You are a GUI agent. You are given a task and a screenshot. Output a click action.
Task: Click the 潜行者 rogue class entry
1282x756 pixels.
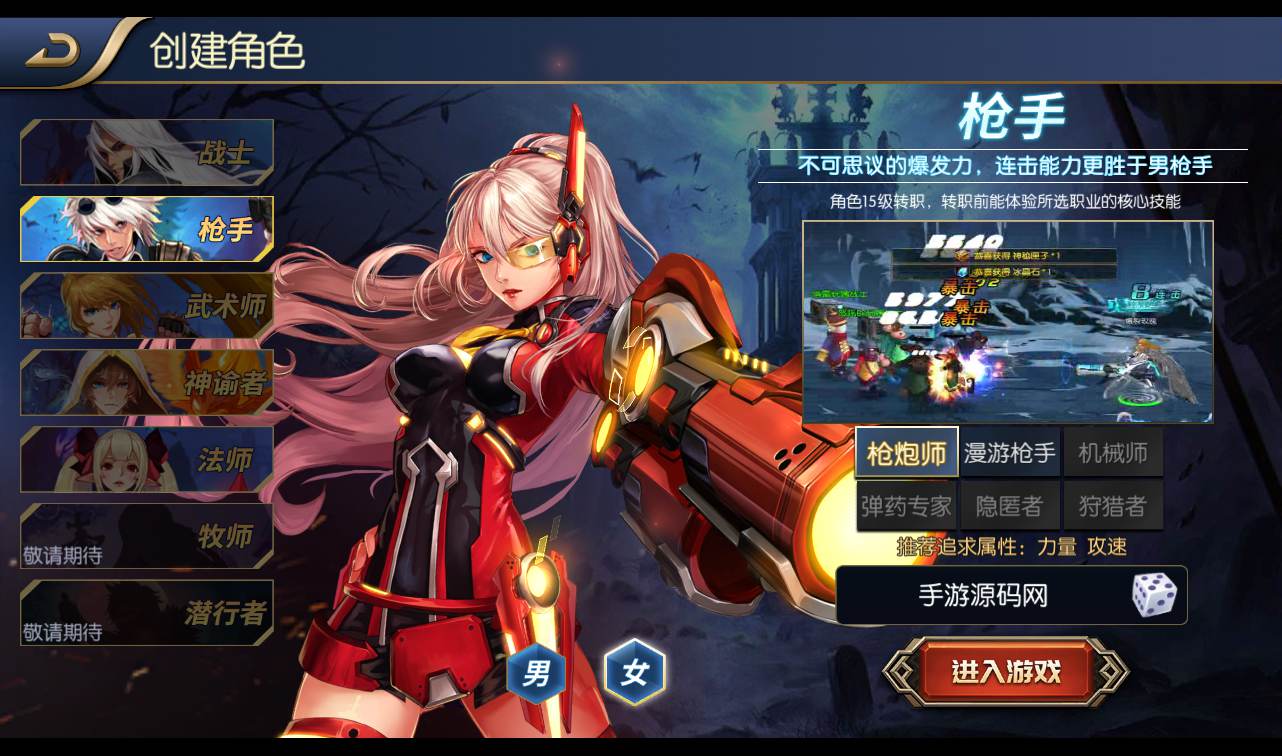coord(146,614)
